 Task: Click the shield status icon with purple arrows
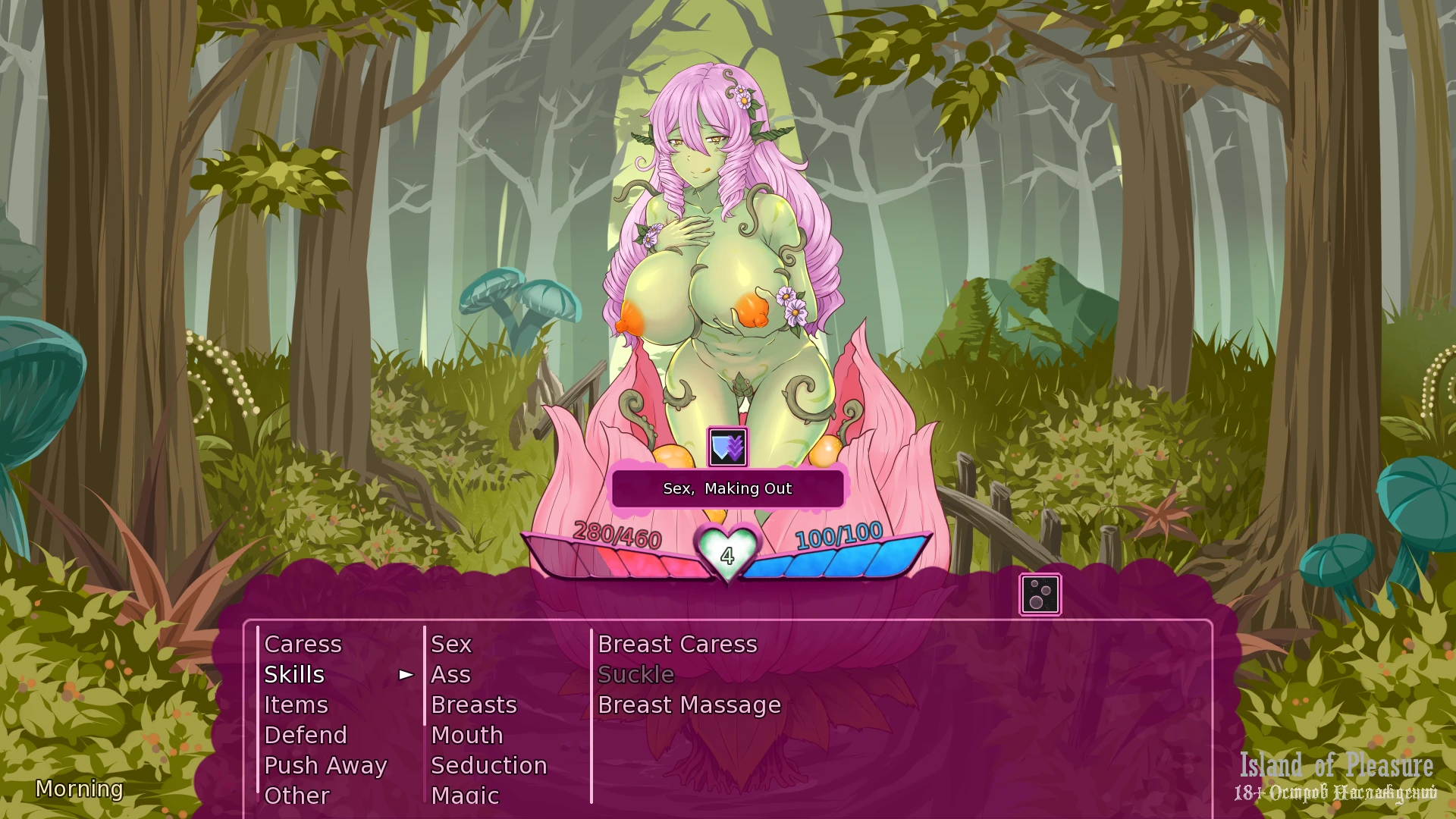727,447
